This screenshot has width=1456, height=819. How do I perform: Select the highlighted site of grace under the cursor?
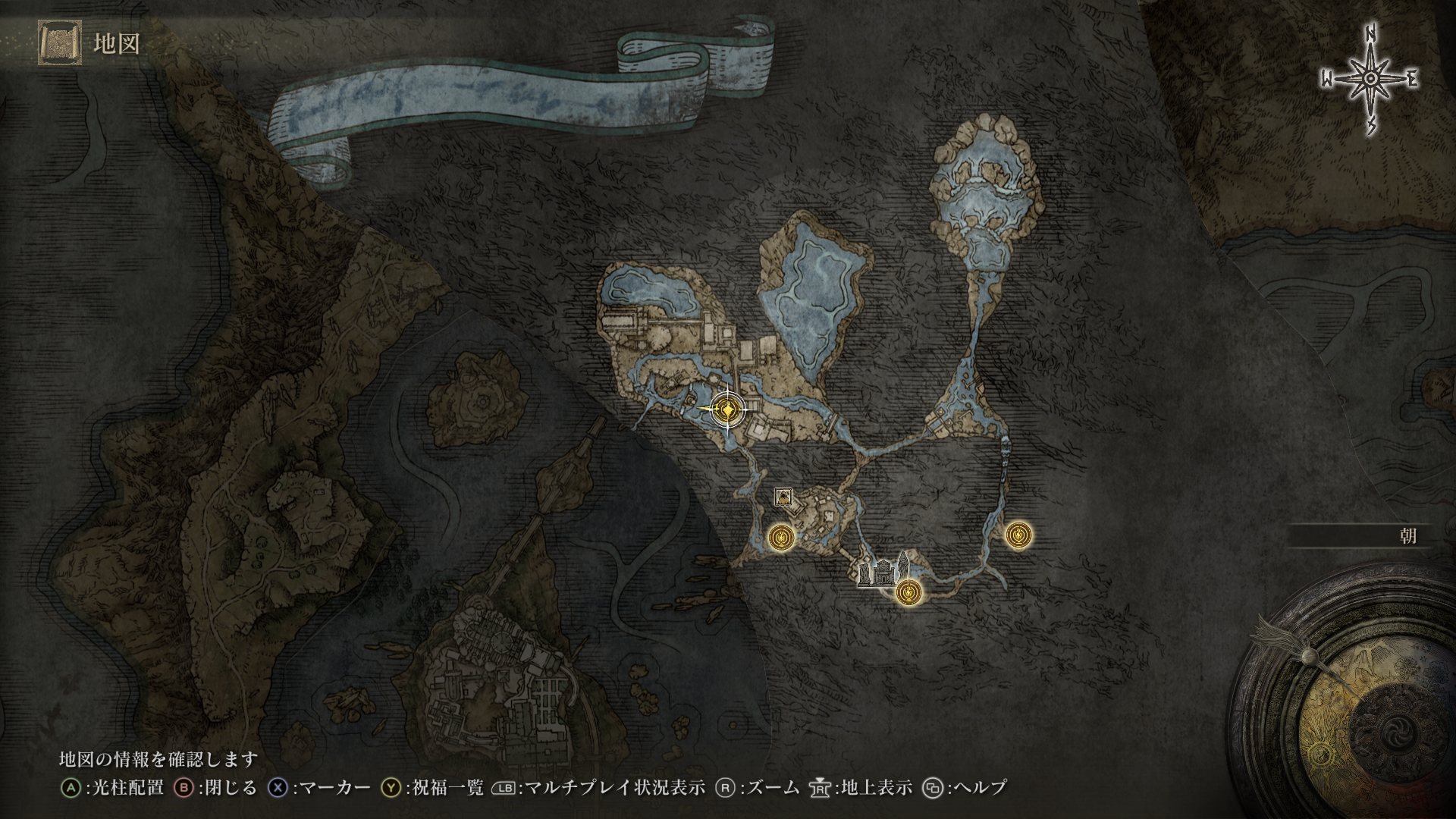728,410
